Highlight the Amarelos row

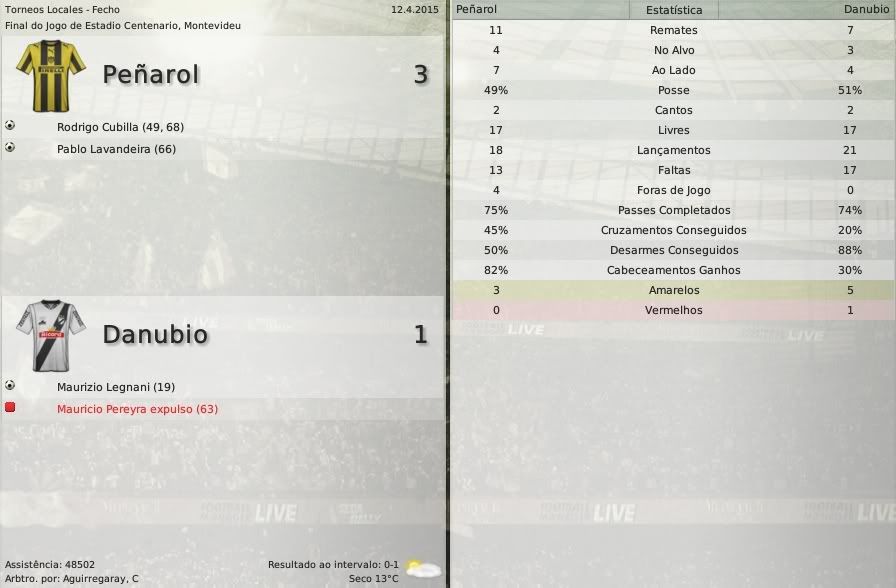coord(673,290)
